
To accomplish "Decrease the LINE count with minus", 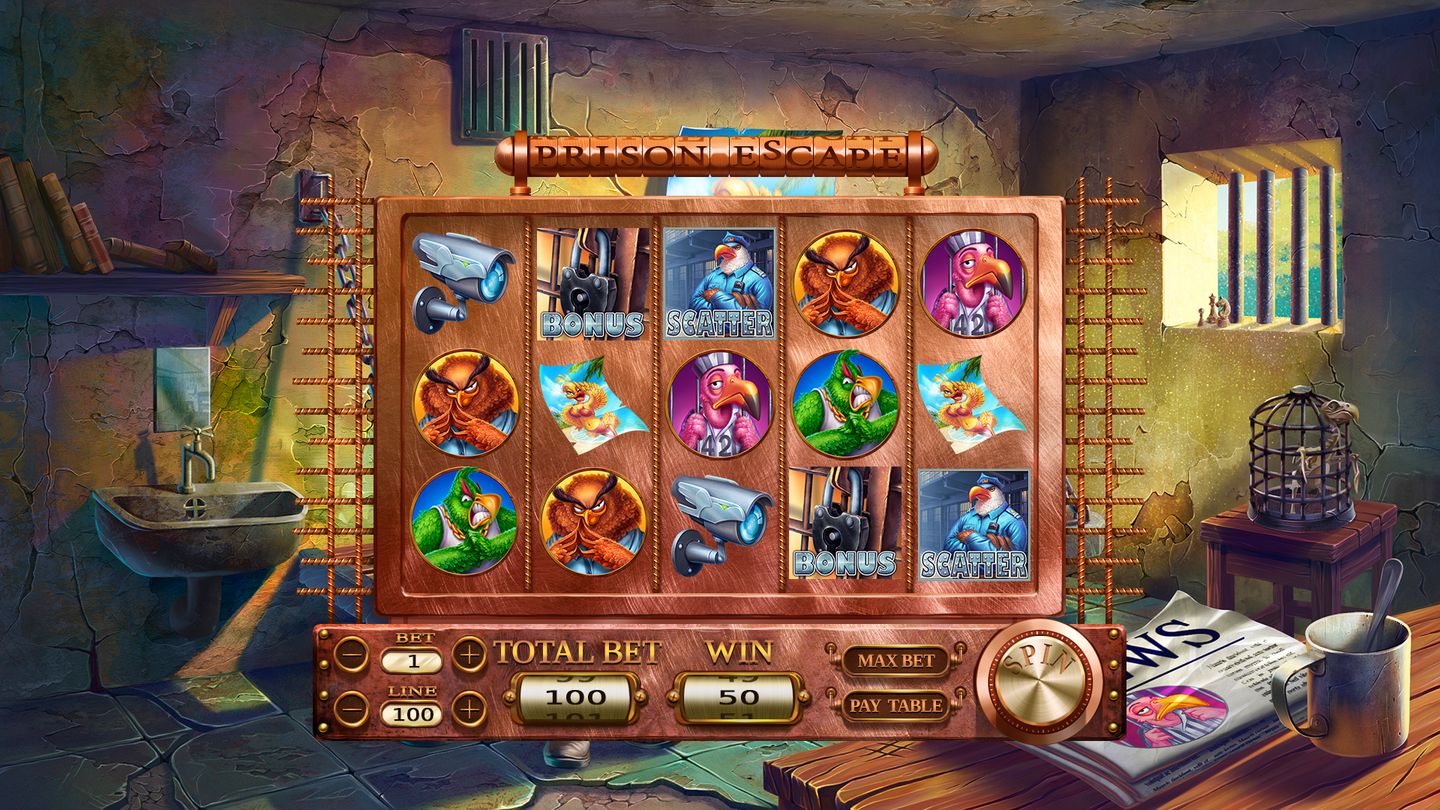I will tap(351, 709).
